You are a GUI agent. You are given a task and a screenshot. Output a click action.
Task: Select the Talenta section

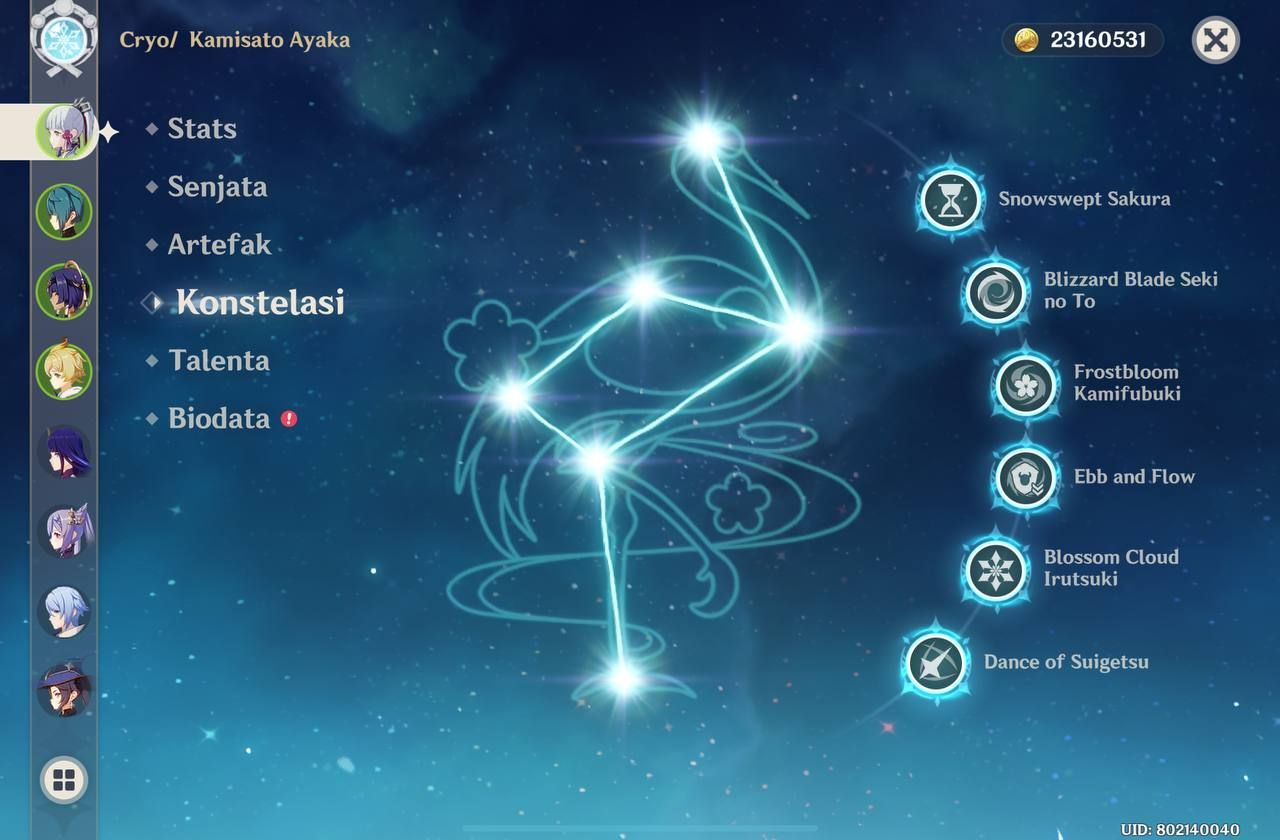click(x=219, y=361)
